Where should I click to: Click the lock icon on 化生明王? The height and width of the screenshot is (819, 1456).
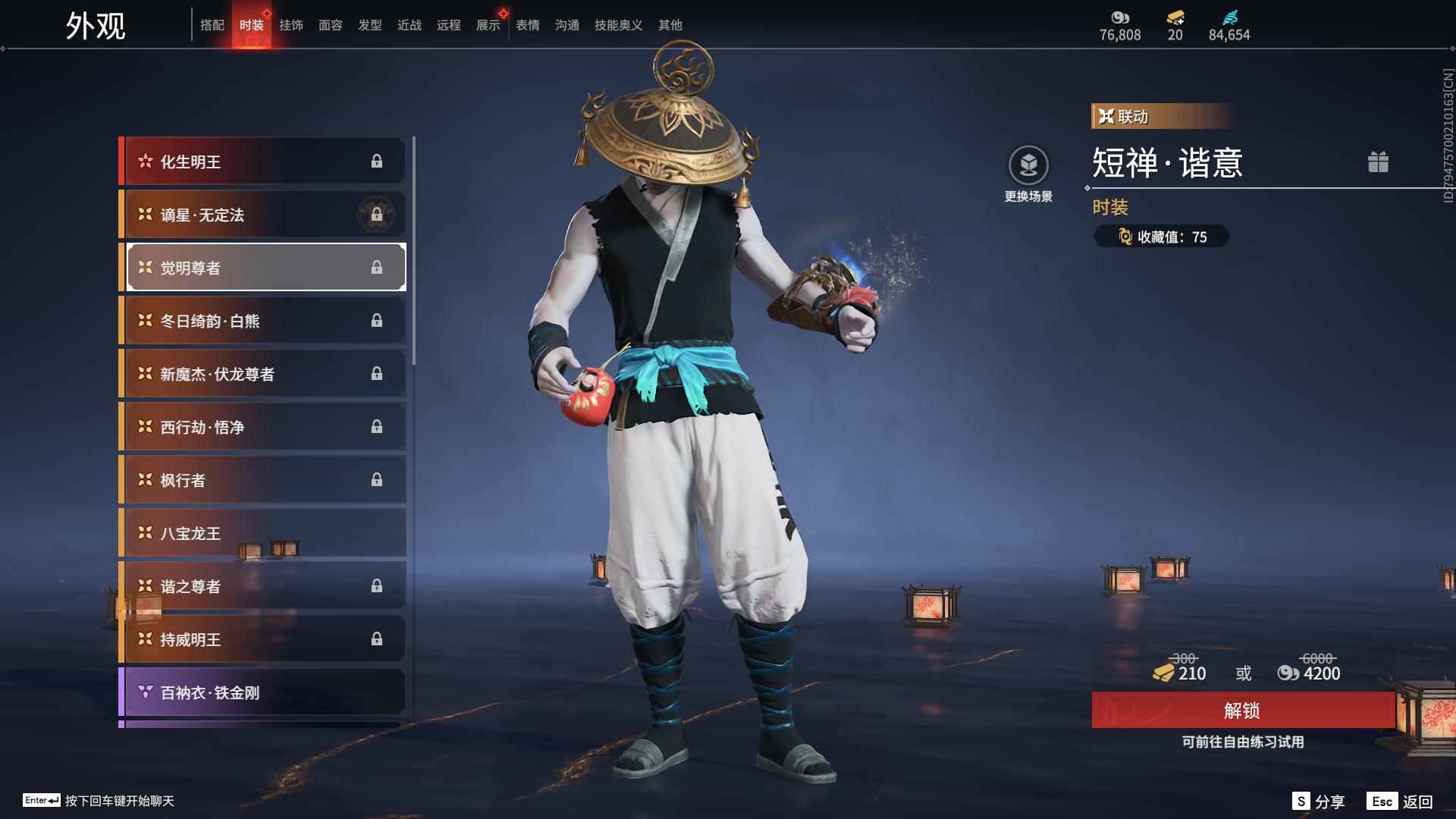[377, 161]
